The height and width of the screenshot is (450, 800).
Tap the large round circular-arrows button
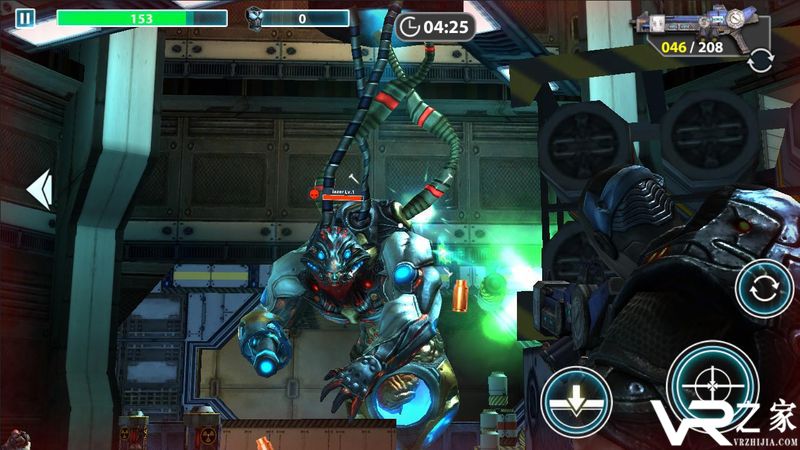(x=764, y=290)
